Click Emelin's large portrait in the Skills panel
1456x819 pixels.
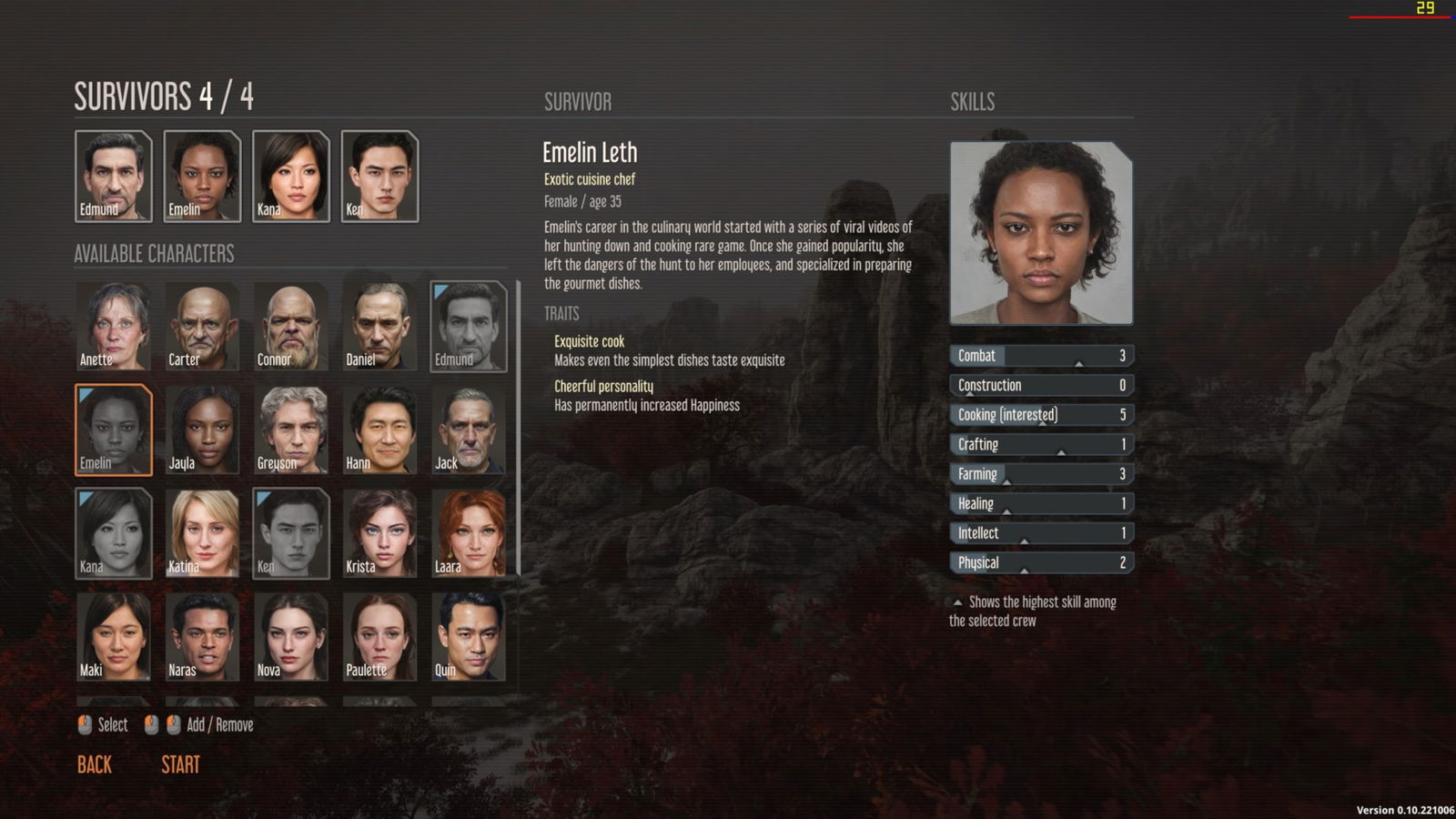(x=1040, y=232)
